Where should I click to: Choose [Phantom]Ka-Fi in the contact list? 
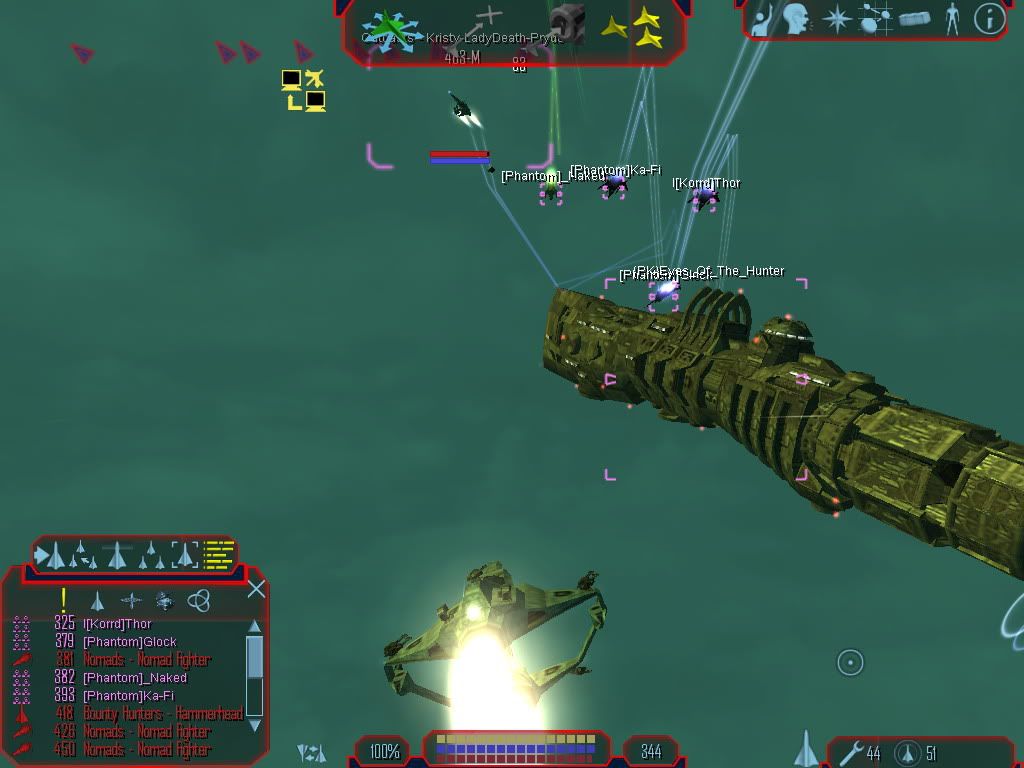128,696
